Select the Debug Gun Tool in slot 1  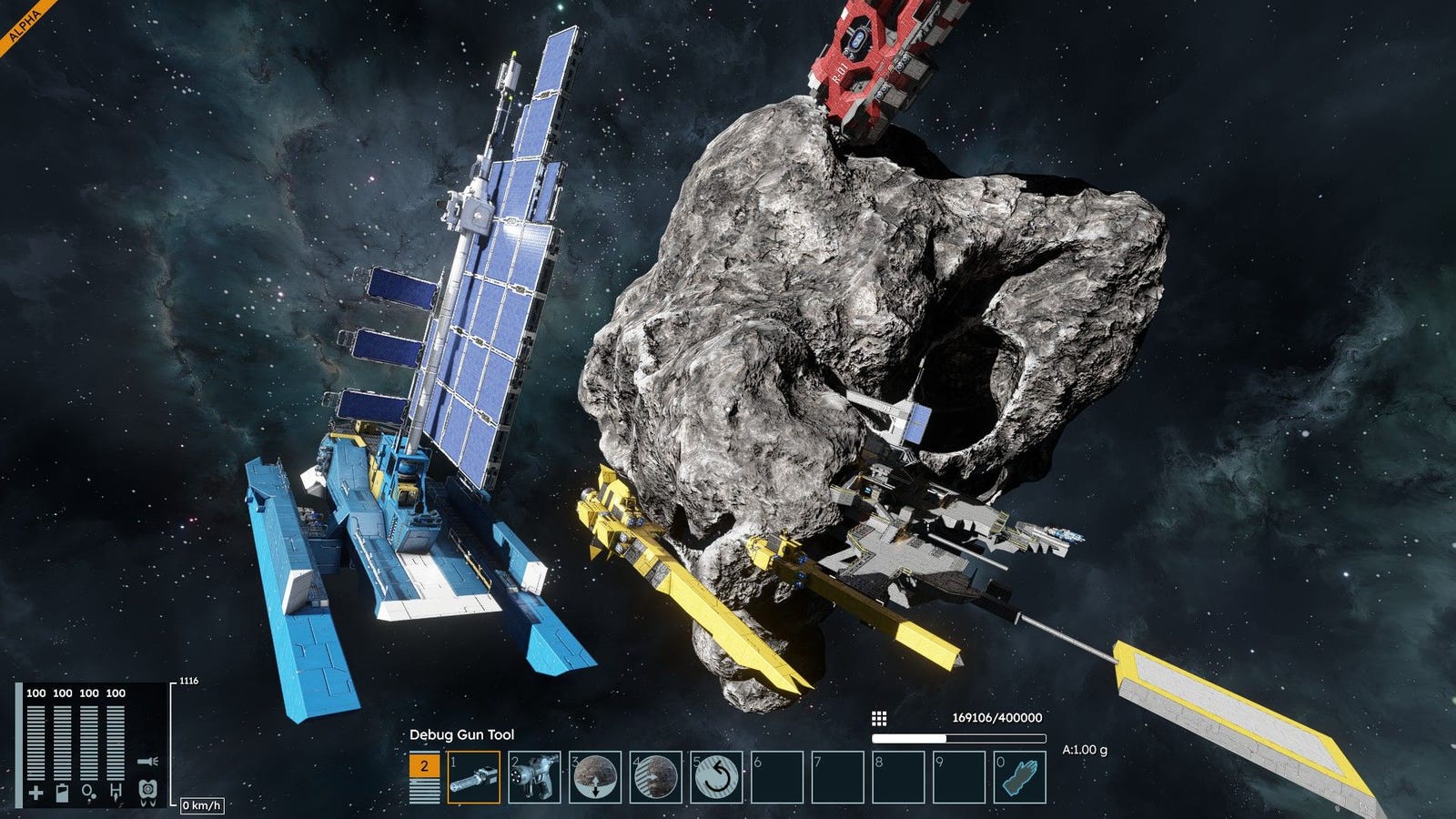474,776
